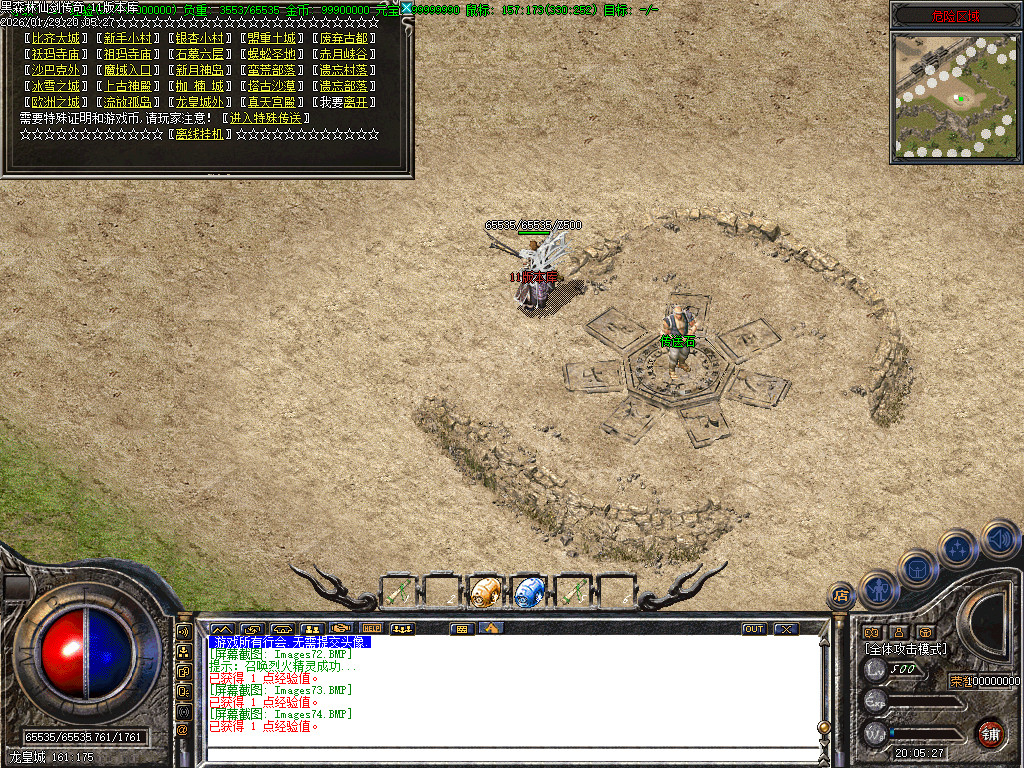Open the red 铺 stall button
This screenshot has width=1024, height=768.
click(x=989, y=733)
